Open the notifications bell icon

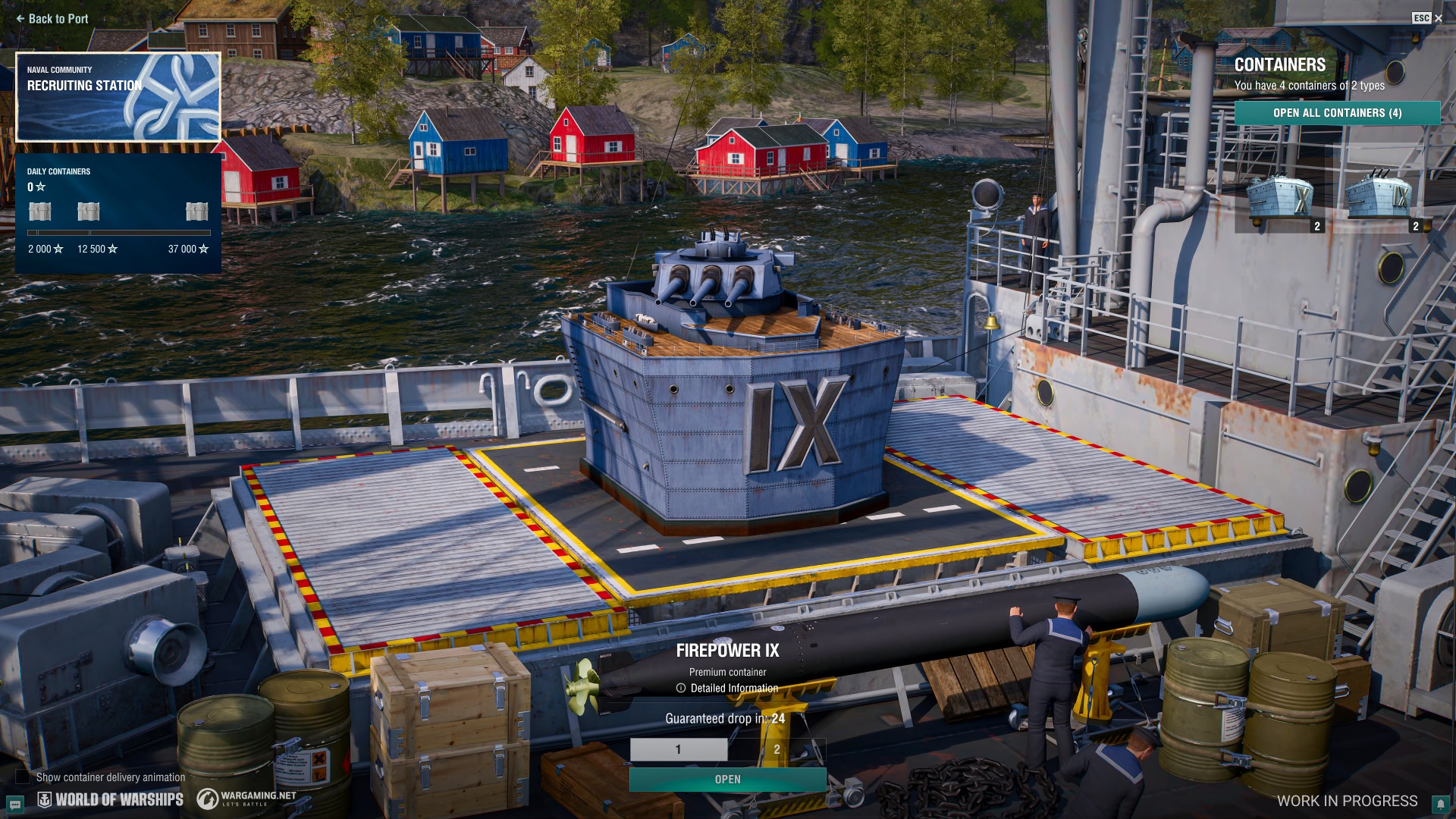(1440, 804)
